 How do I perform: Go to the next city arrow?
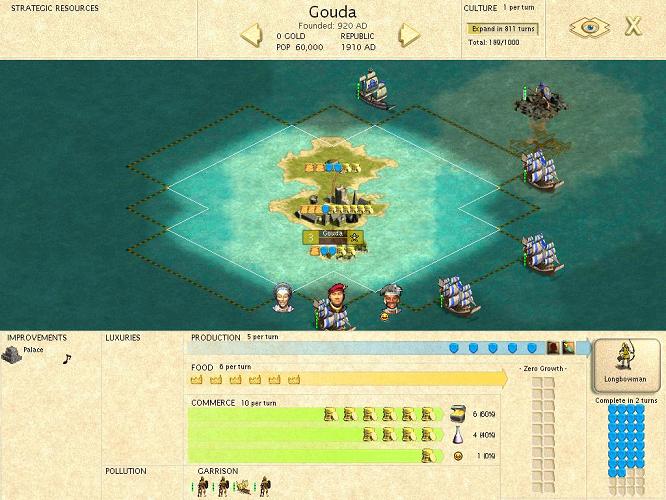[409, 36]
